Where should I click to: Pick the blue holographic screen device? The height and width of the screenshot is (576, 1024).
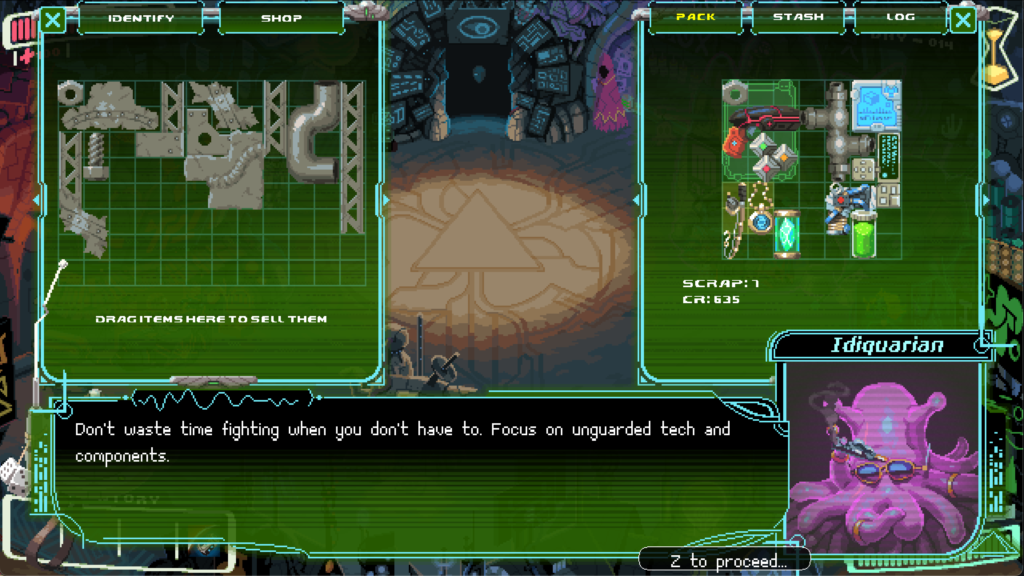click(x=876, y=105)
